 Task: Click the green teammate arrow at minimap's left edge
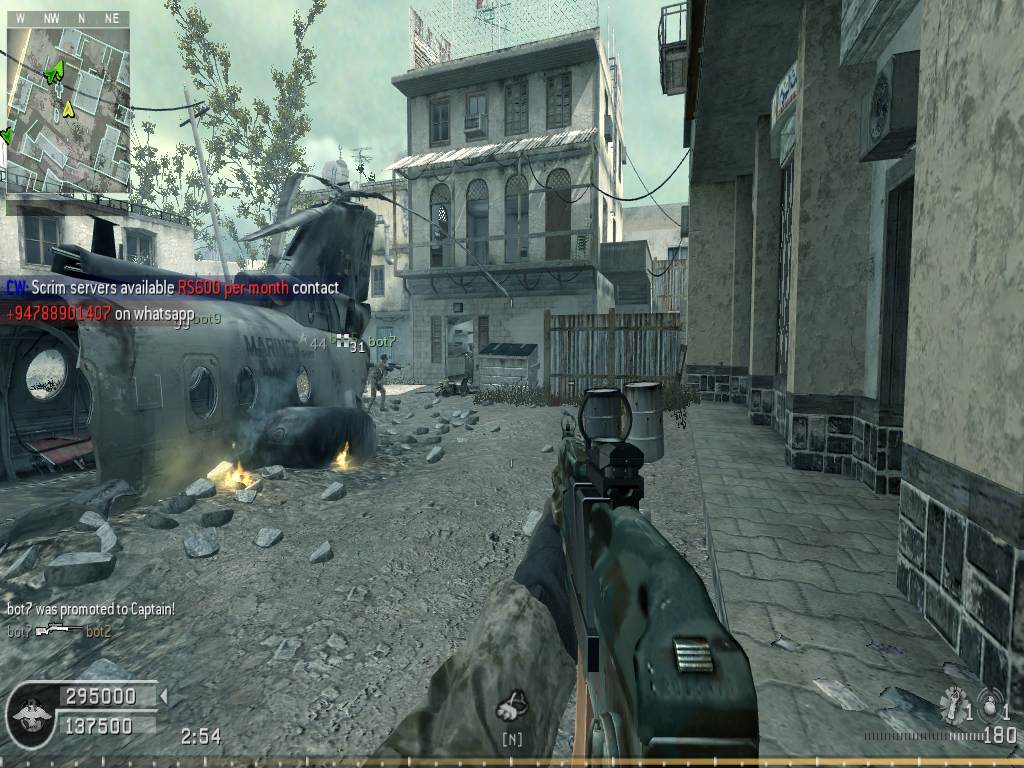click(x=7, y=133)
